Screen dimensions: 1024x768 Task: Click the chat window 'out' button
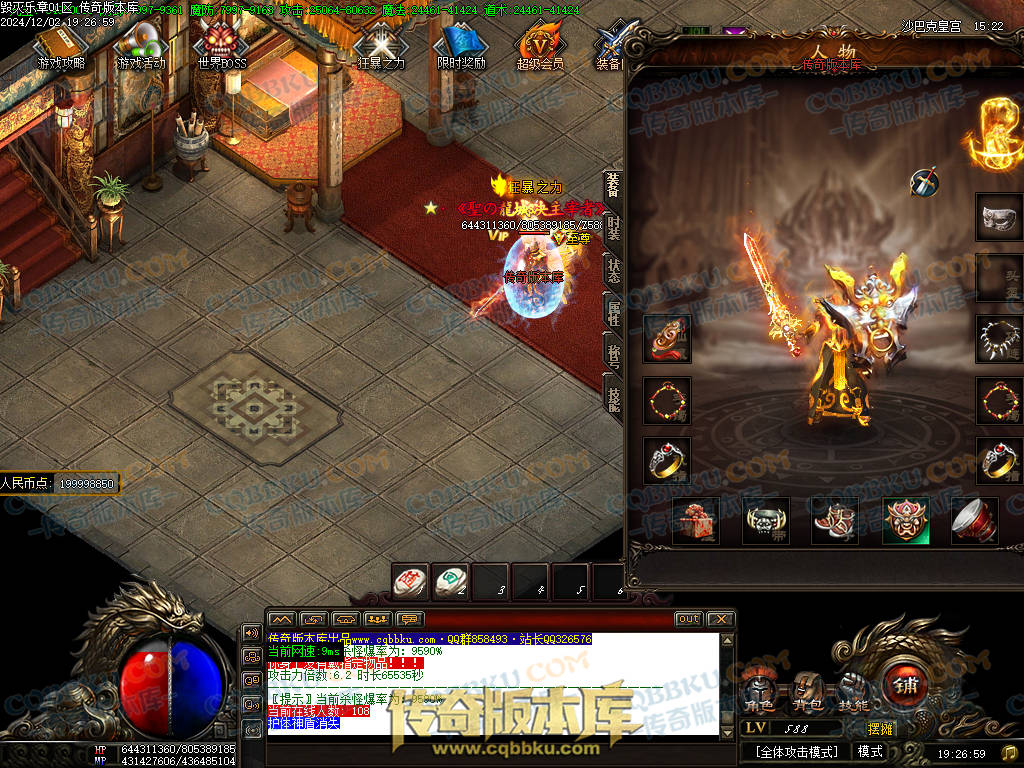688,619
